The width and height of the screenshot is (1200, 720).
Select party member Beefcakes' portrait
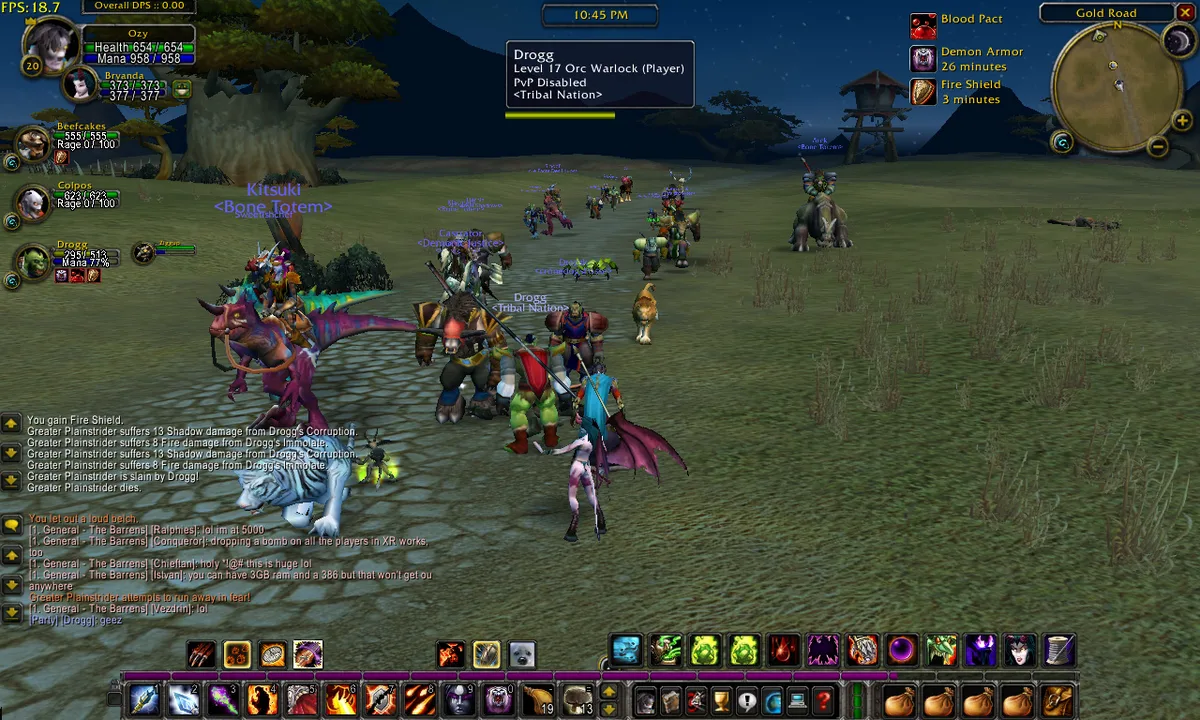(34, 143)
